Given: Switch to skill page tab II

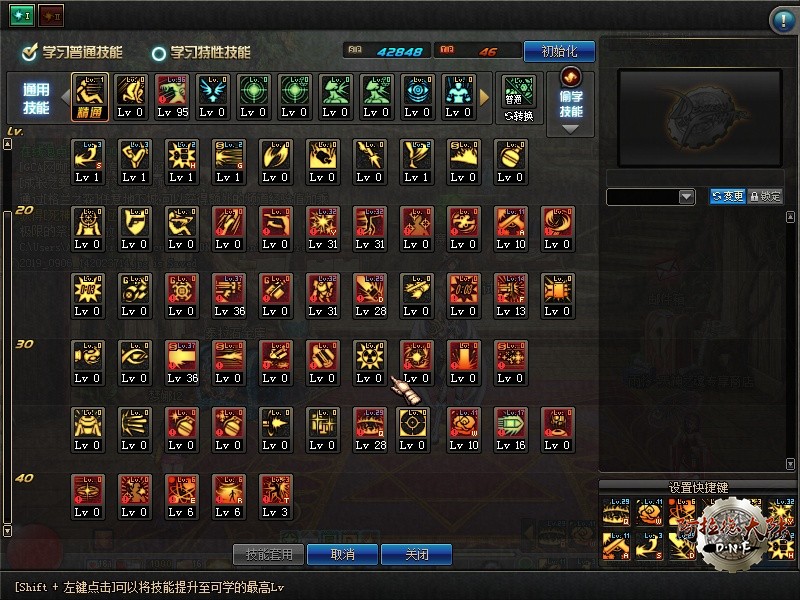Looking at the screenshot, I should (49, 17).
